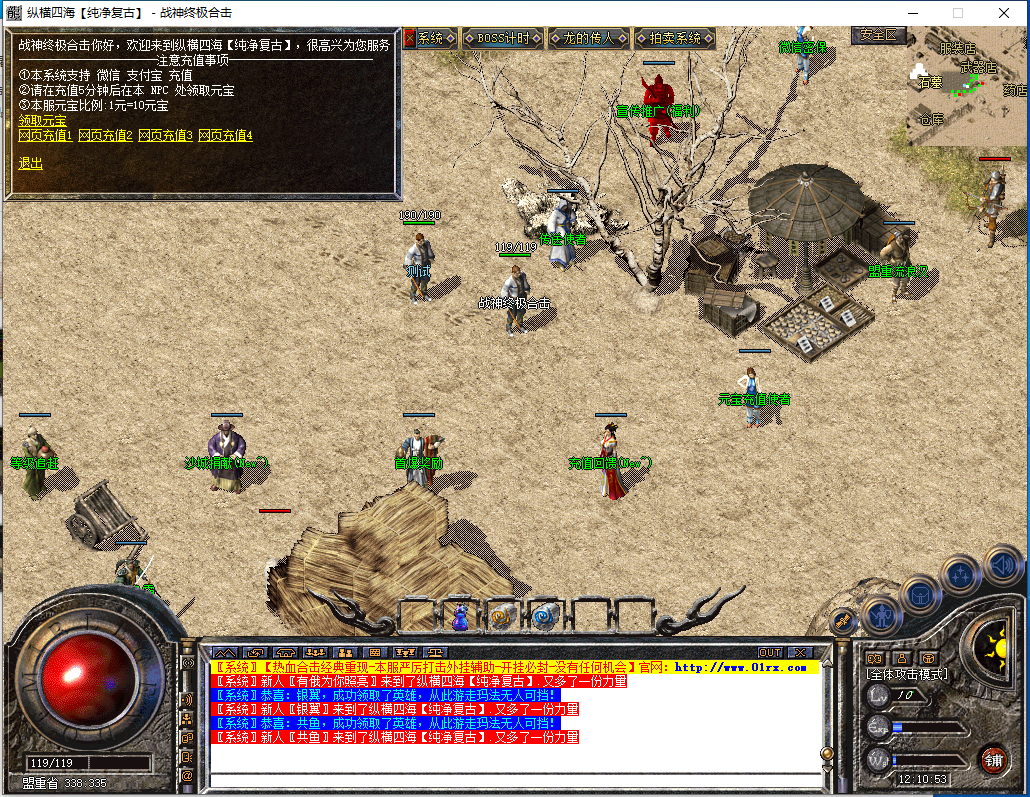The width and height of the screenshot is (1030, 797).
Task: Close the game window
Action: (1003, 13)
